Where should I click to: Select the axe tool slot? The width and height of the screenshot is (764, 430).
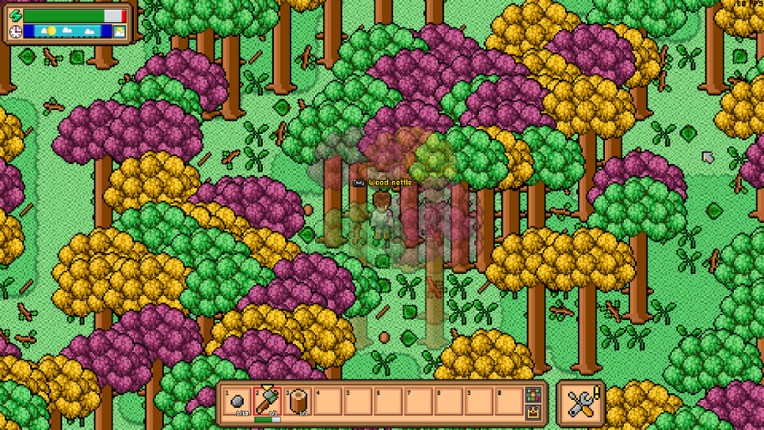coord(268,401)
